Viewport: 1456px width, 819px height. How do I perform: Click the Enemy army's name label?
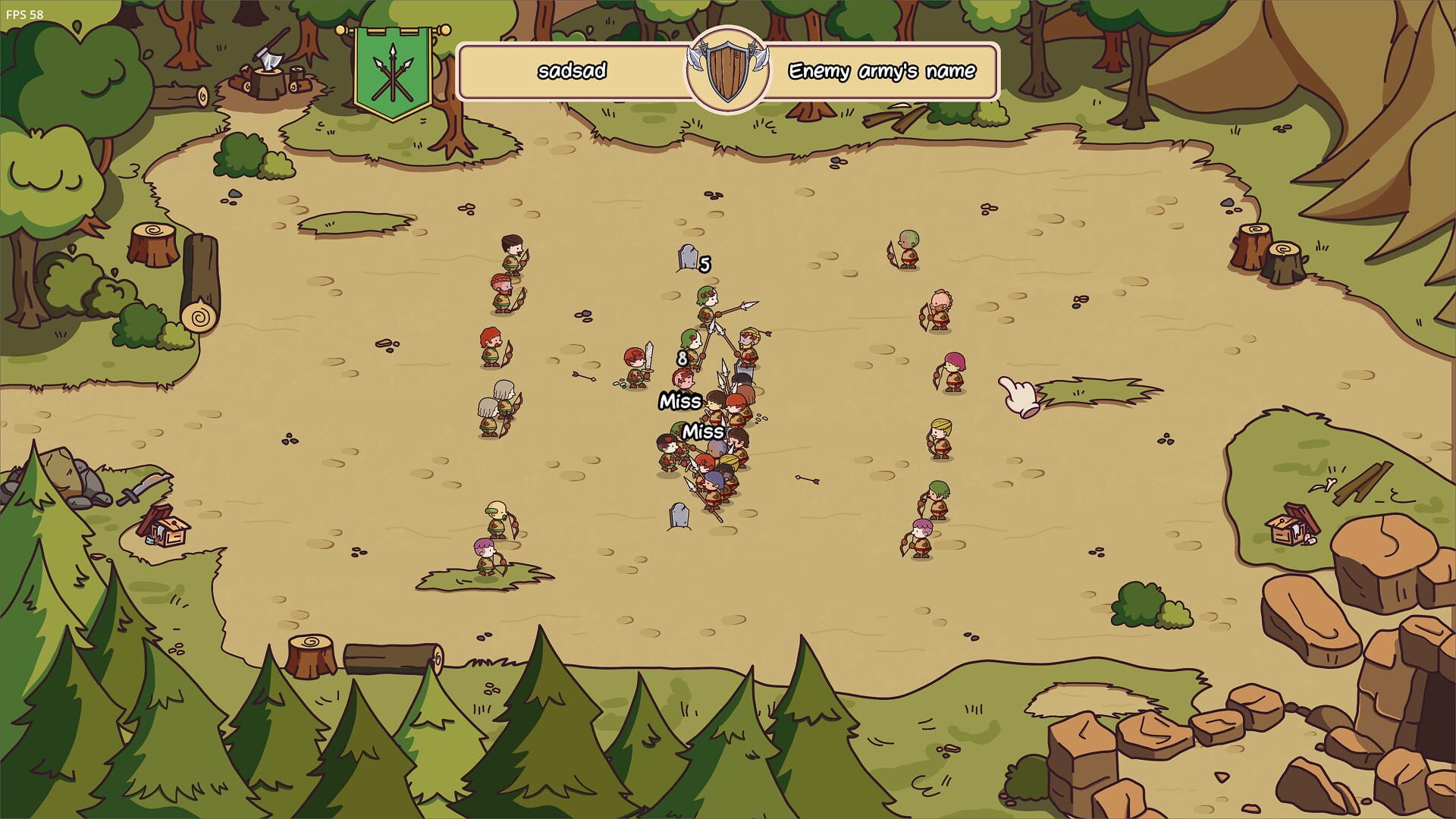point(882,73)
